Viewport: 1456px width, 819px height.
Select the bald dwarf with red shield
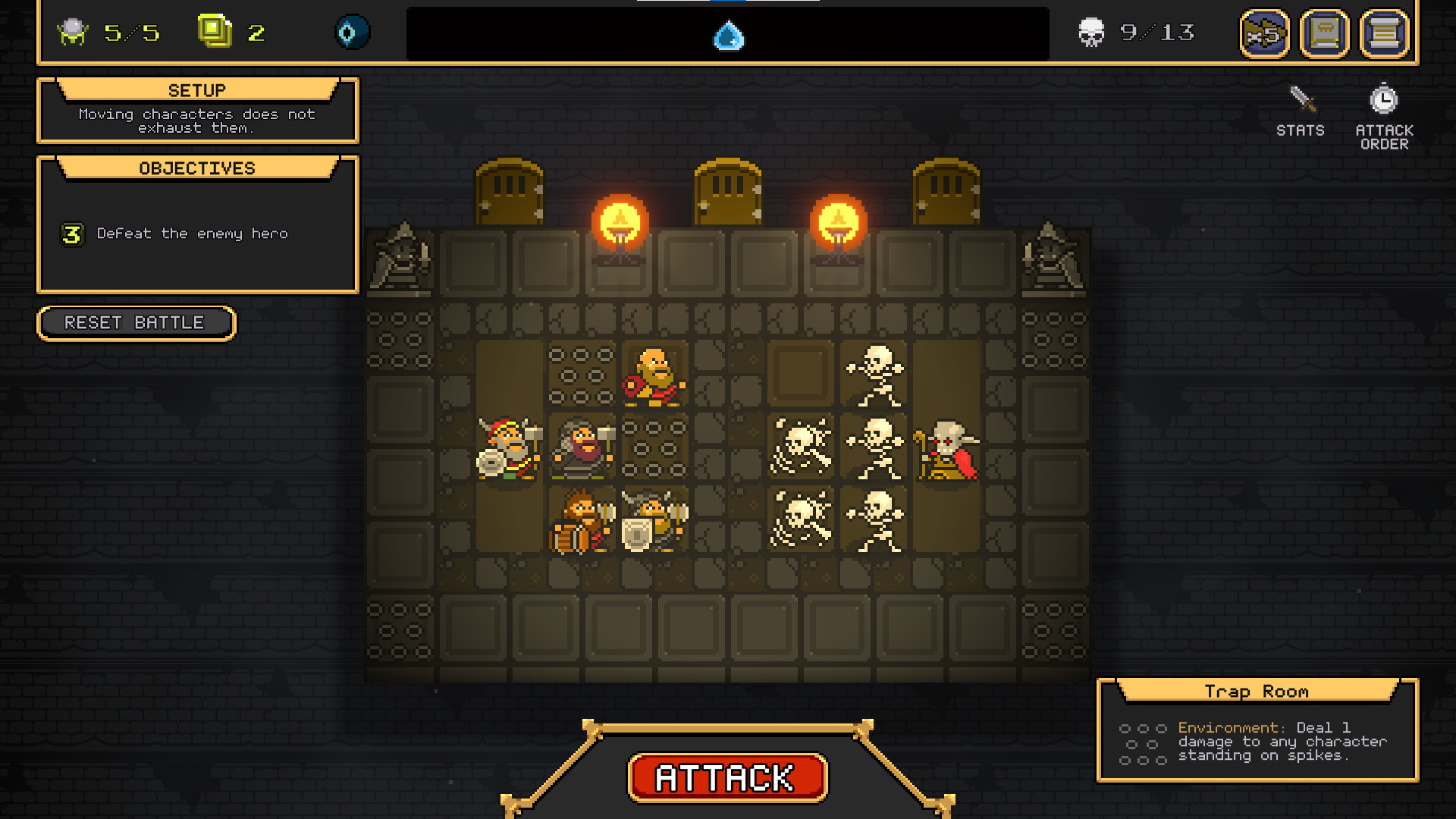pyautogui.click(x=654, y=376)
